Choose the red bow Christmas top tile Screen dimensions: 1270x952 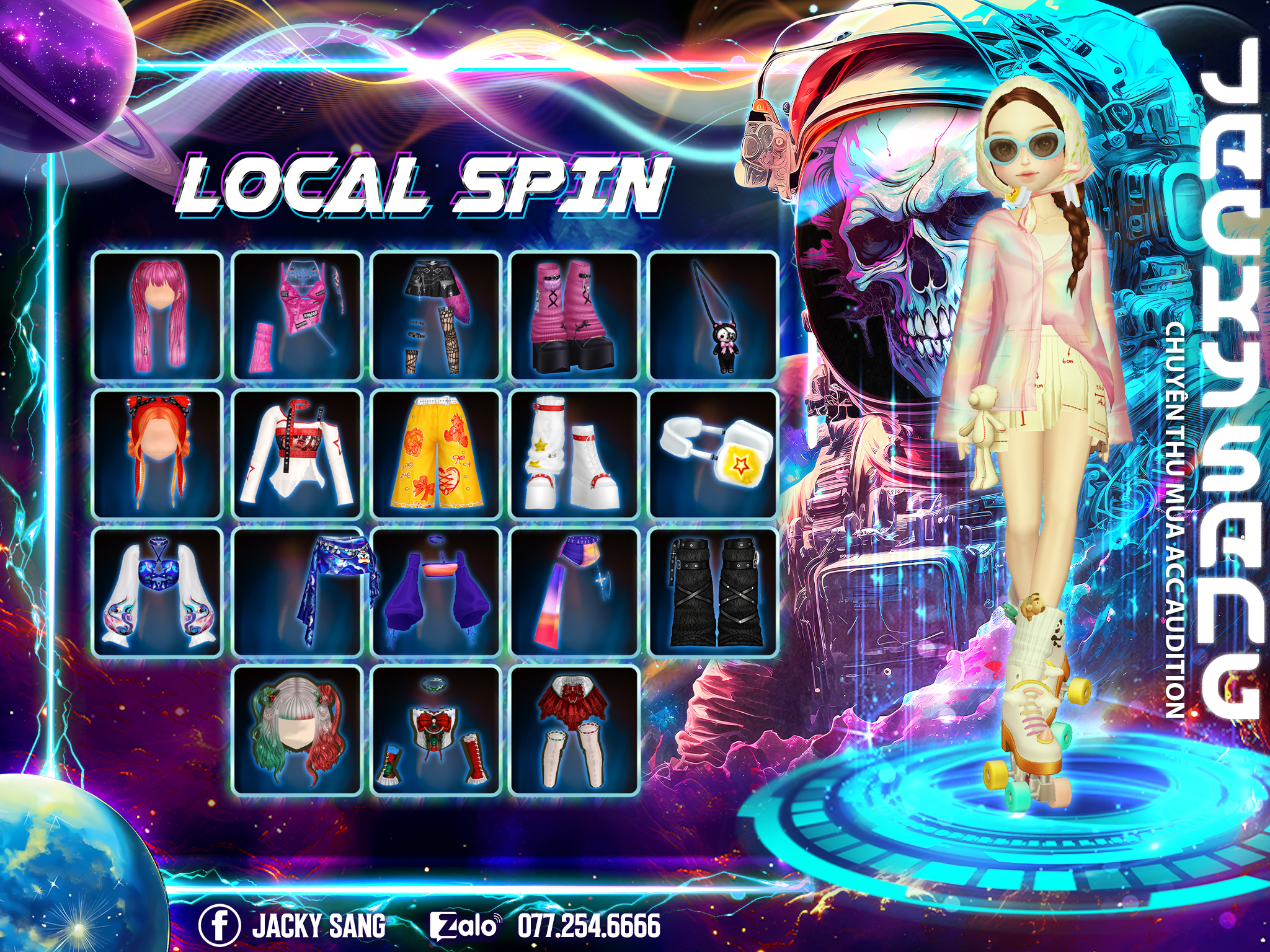[x=436, y=731]
